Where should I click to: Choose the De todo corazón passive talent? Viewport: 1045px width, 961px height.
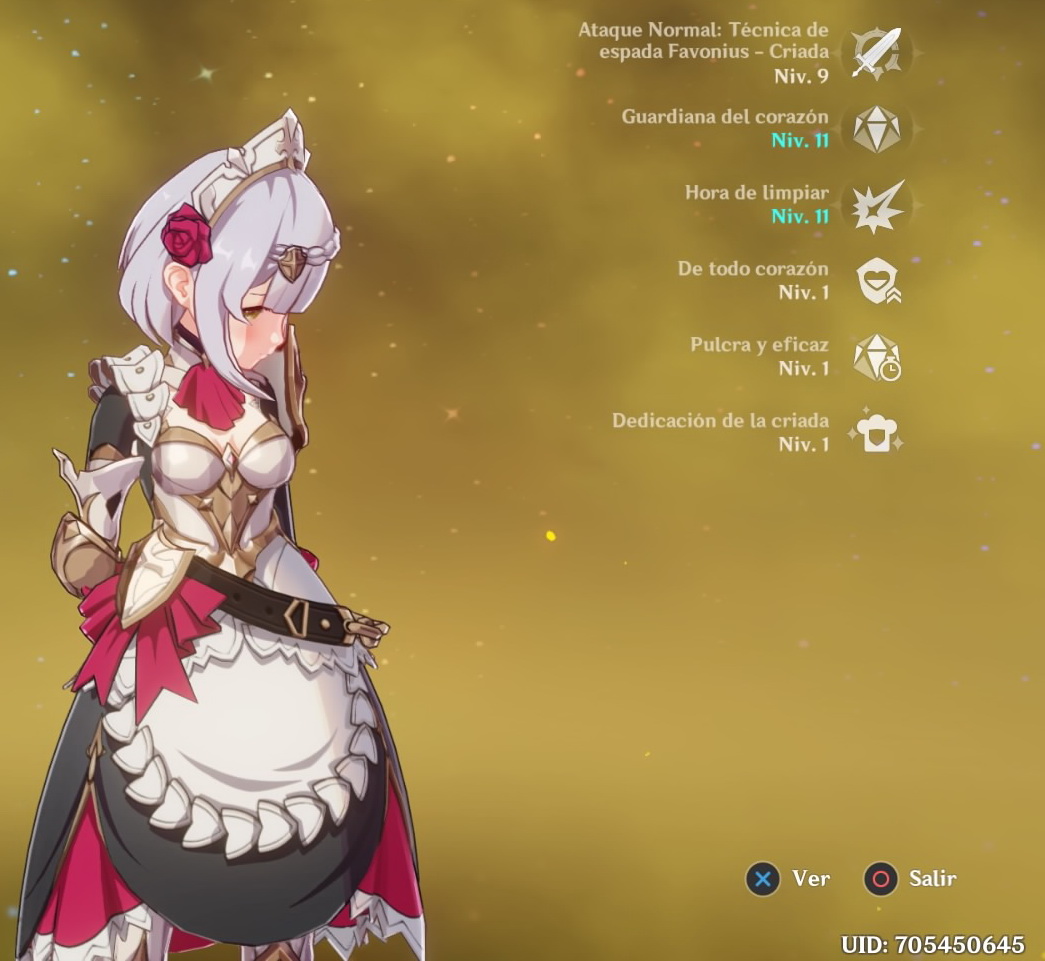tap(877, 281)
